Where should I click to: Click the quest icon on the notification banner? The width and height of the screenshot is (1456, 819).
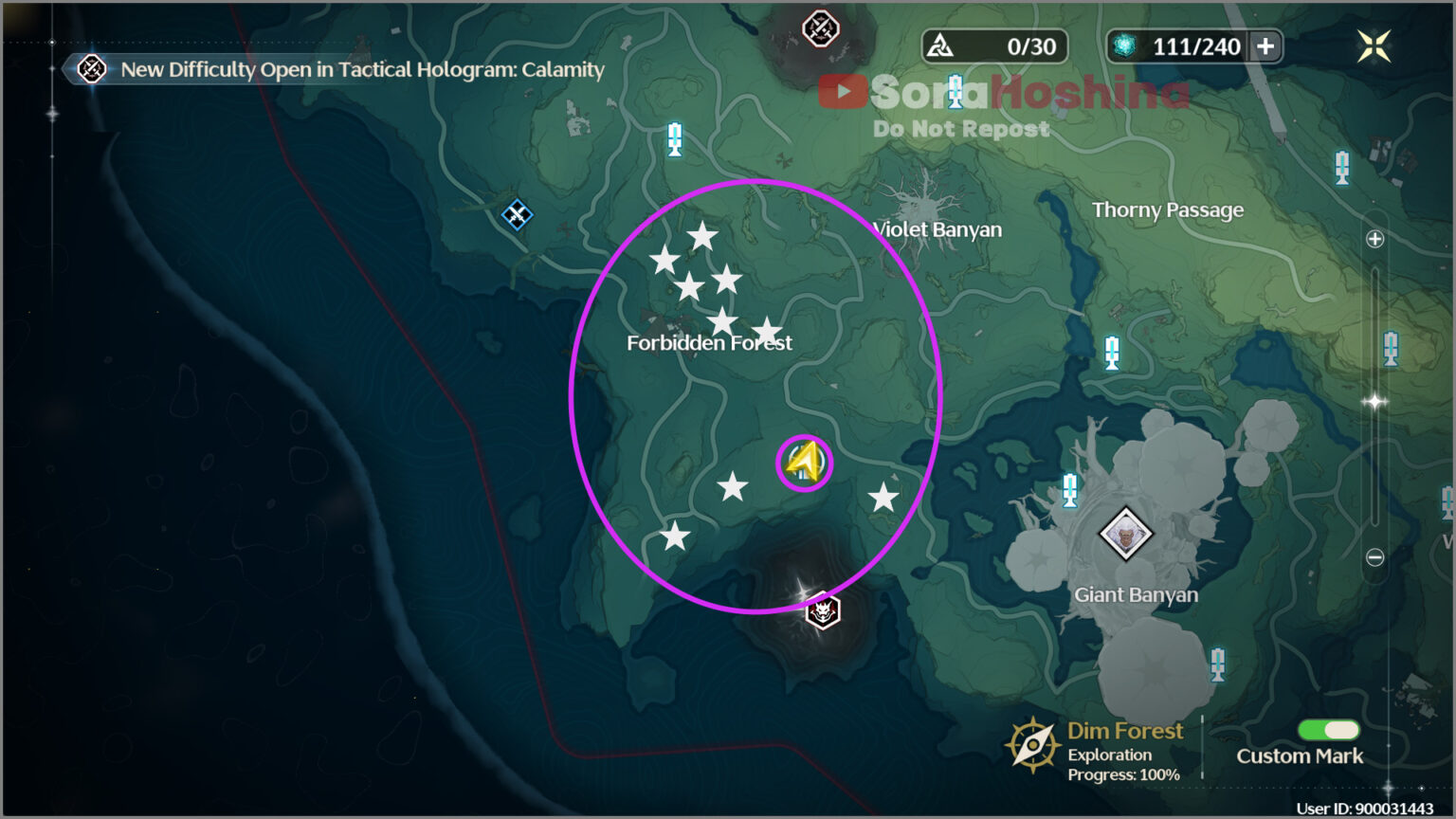click(x=91, y=69)
